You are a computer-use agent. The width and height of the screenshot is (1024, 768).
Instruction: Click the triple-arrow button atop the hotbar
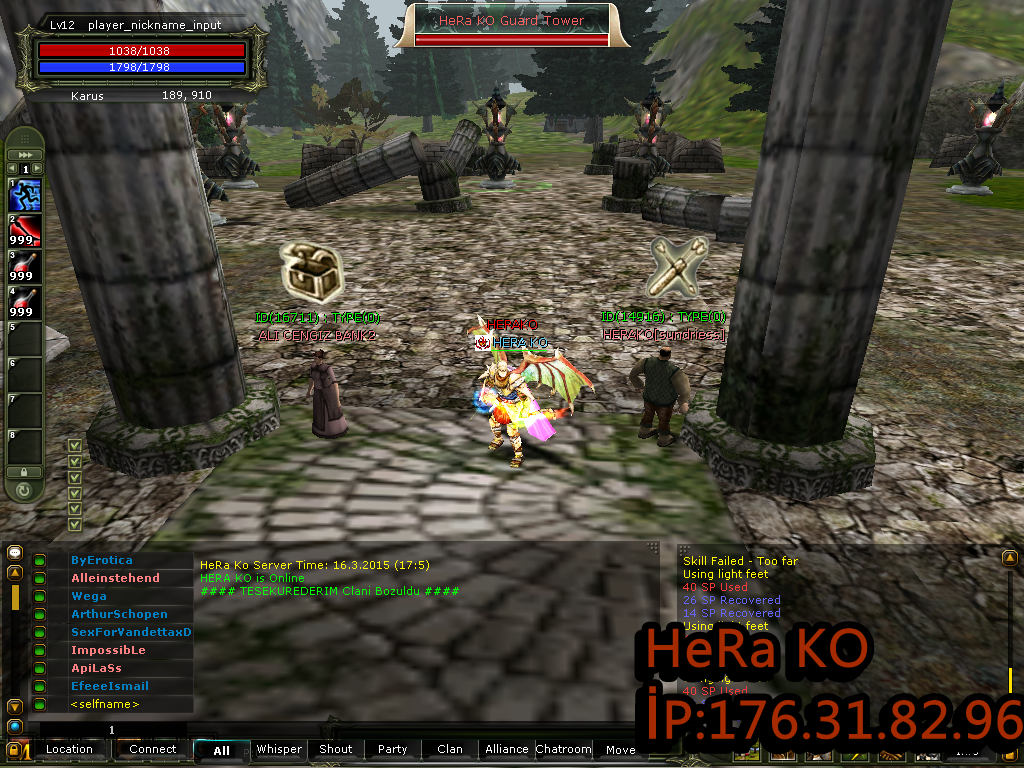(x=25, y=155)
